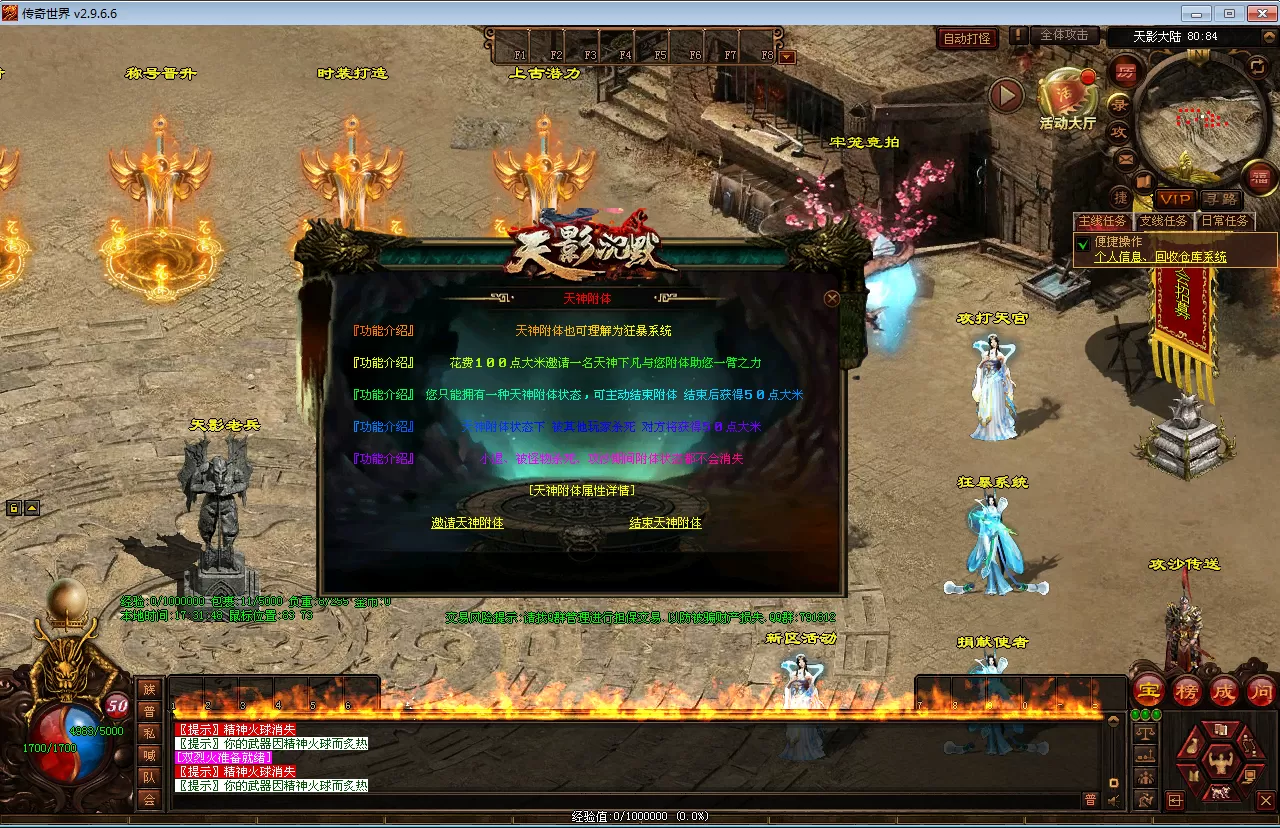The image size is (1280, 828).
Task: Switch to the 支线任务 tab
Action: pos(1164,221)
